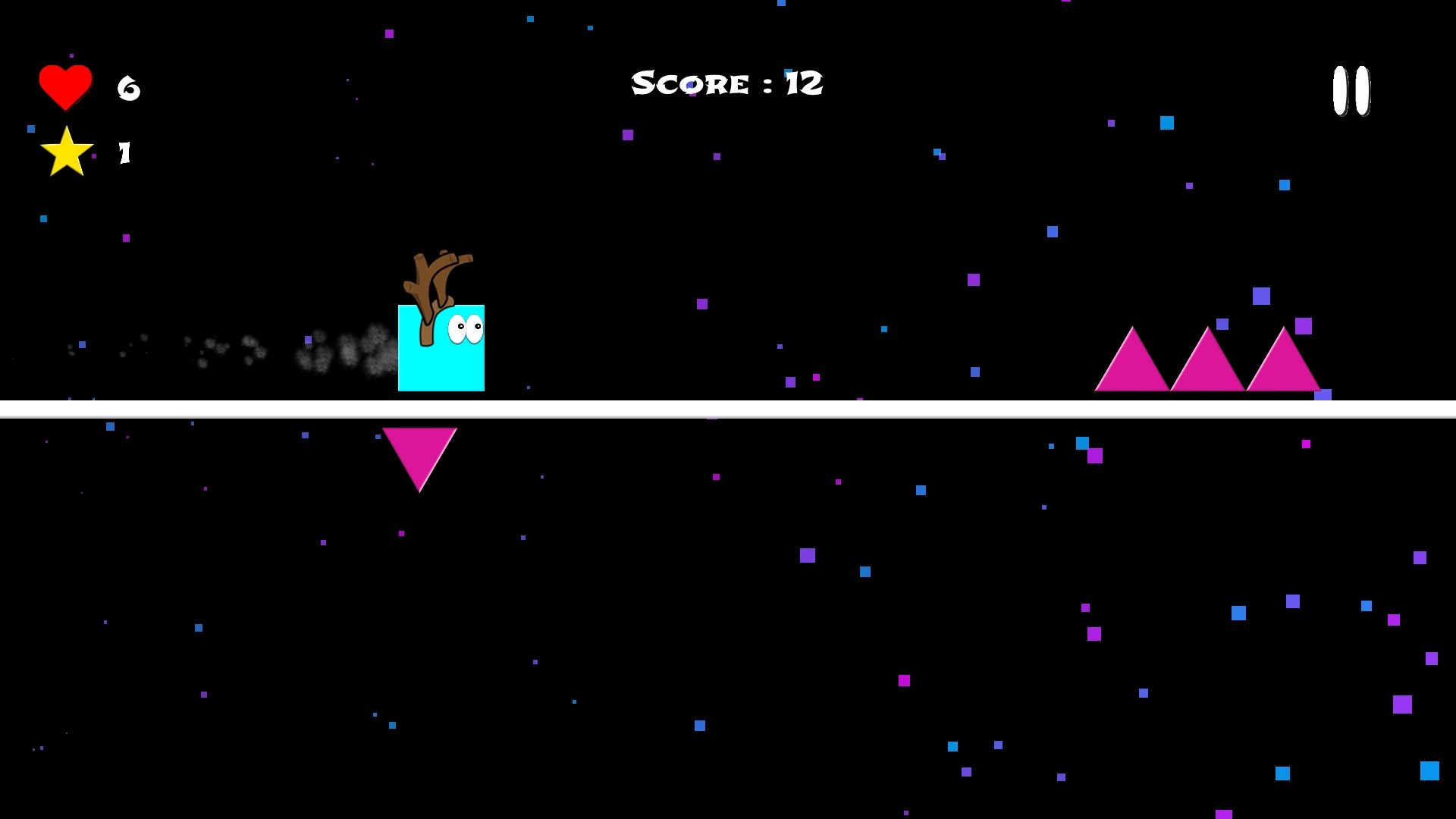Select the yellow star counter icon
Image resolution: width=1456 pixels, height=819 pixels.
tap(67, 152)
